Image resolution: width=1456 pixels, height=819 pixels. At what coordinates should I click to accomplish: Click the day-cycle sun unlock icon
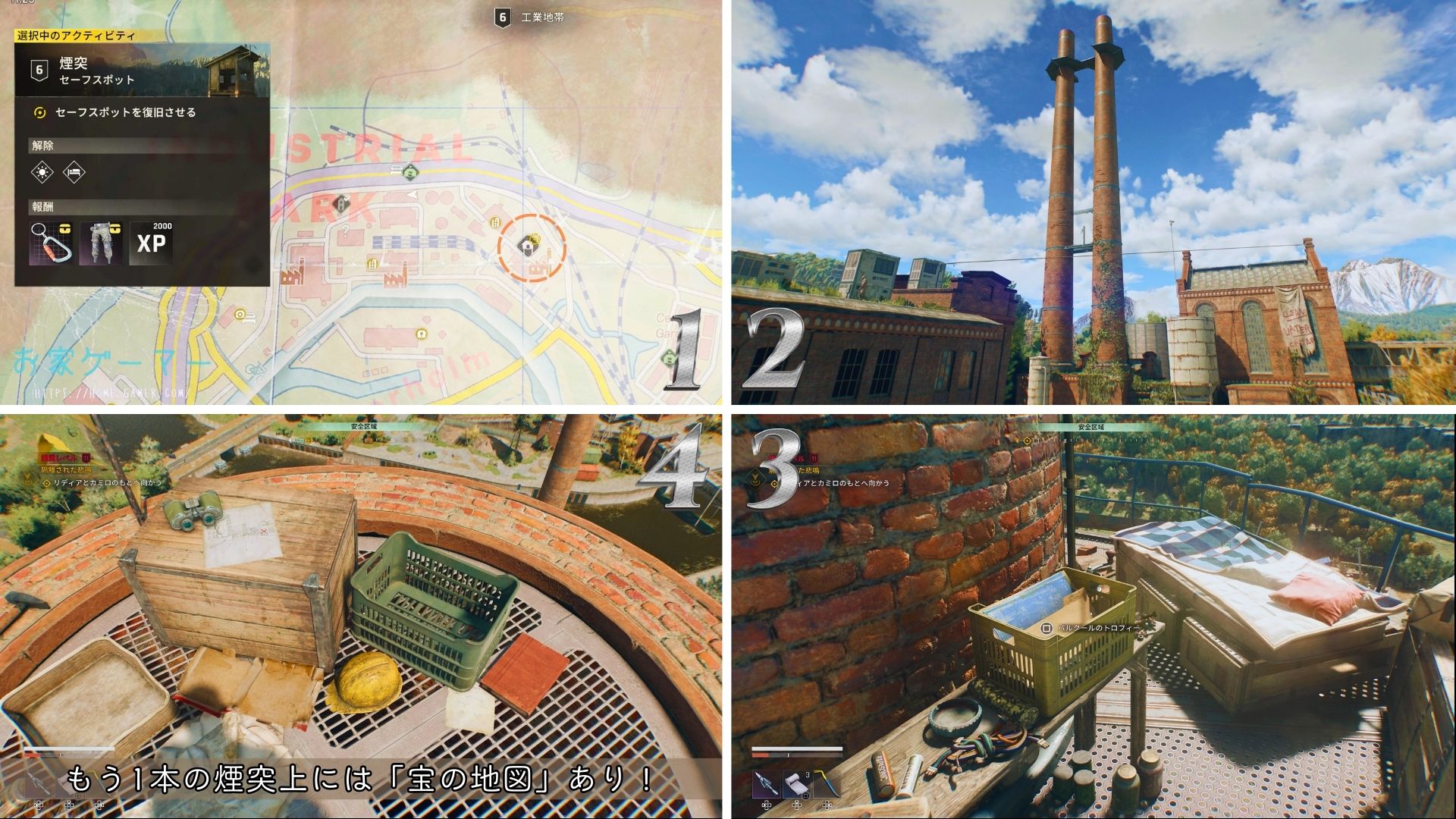42,172
